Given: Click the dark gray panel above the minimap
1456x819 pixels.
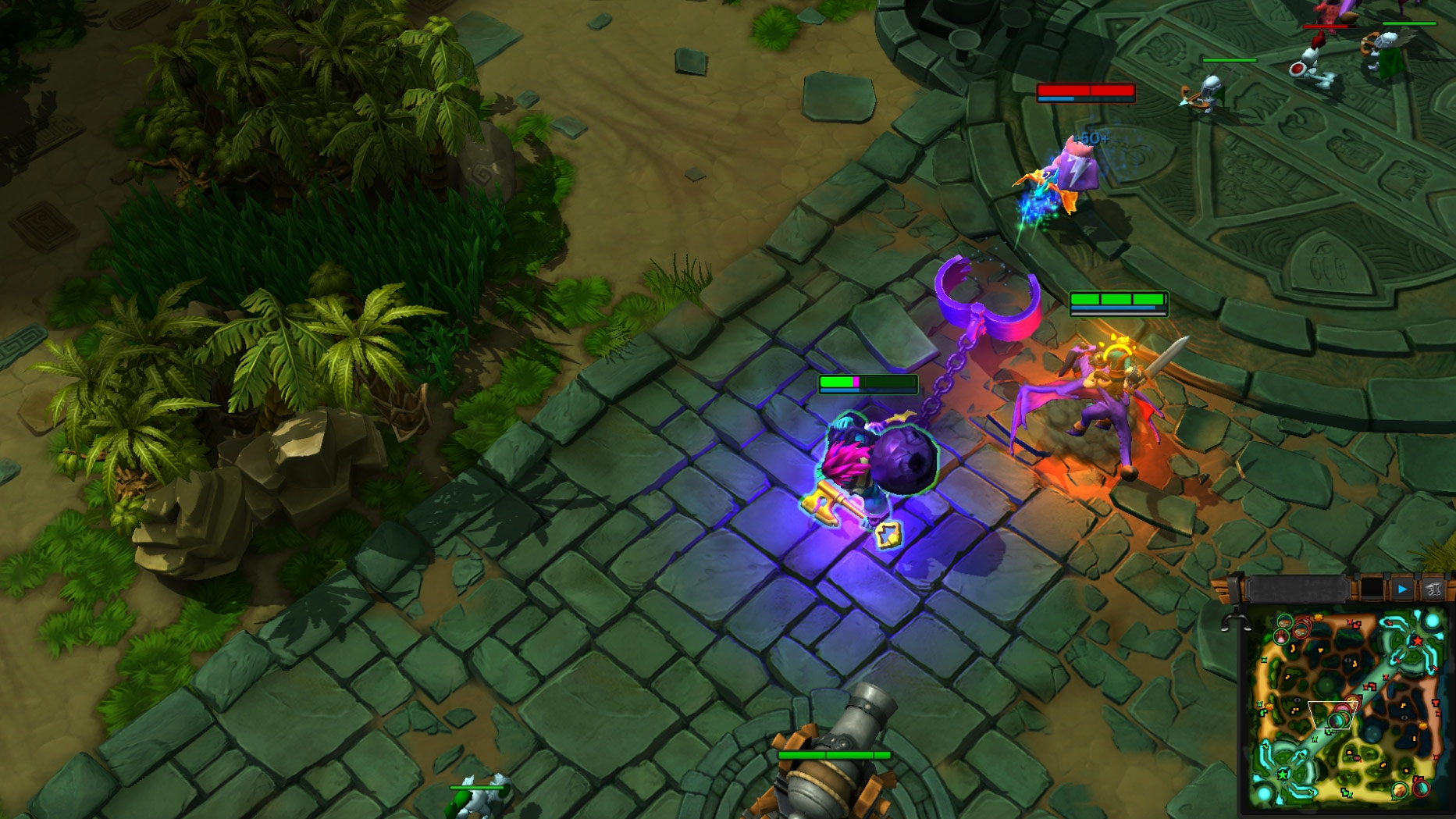Looking at the screenshot, I should (1298, 589).
